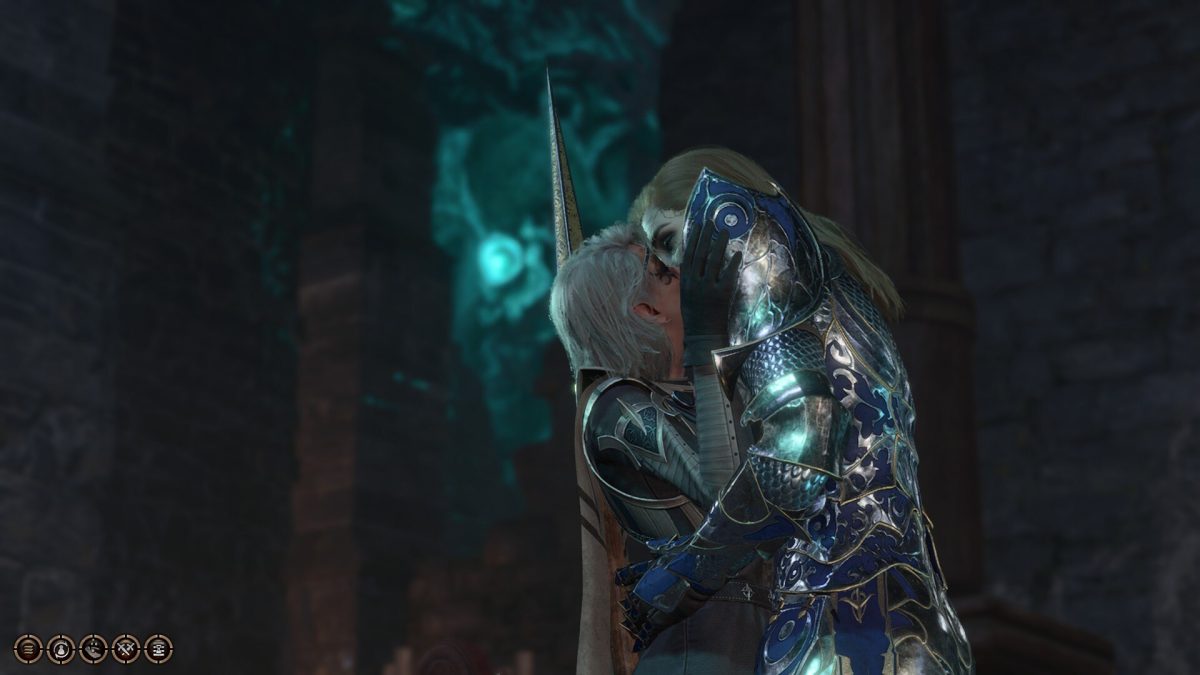The height and width of the screenshot is (675, 1200).
Task: Click the character swap icon with circular arrows
Action: (61, 649)
